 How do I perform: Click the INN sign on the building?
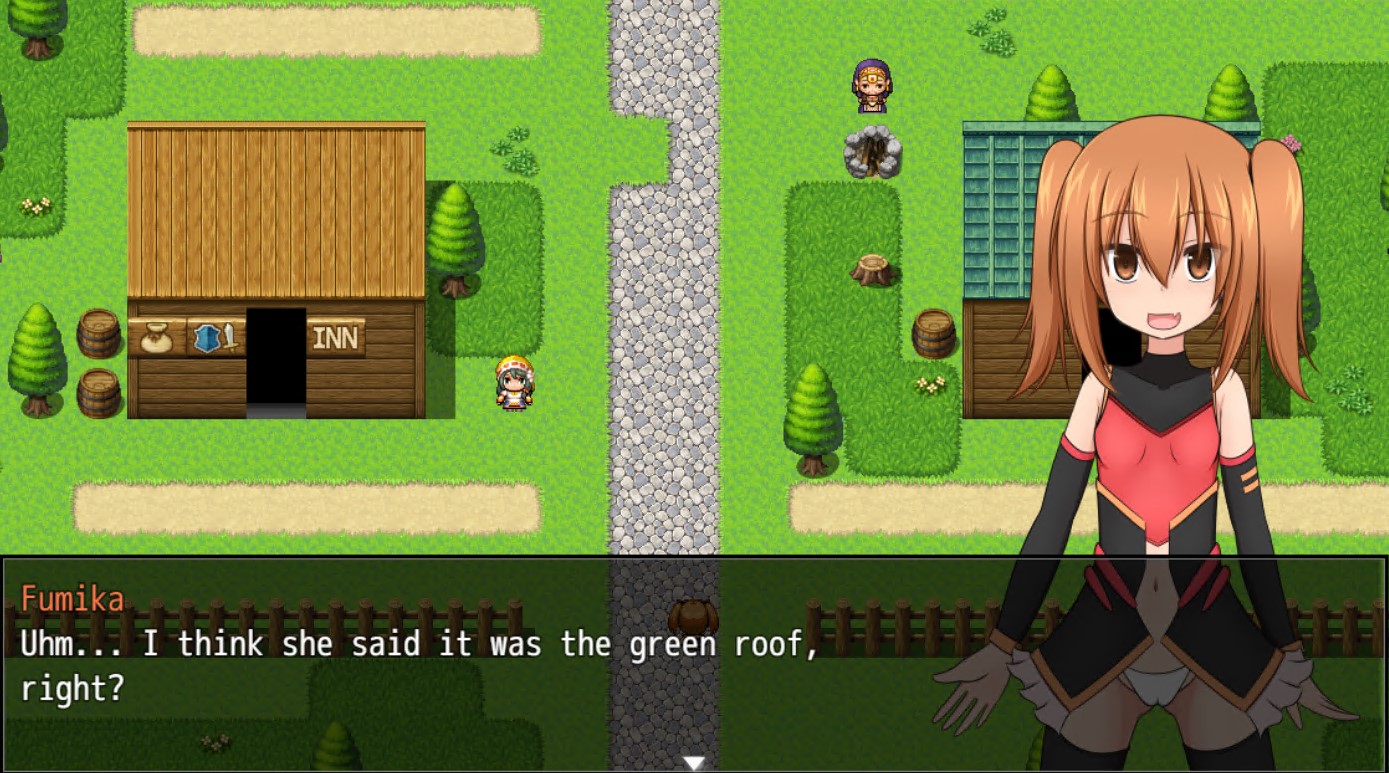pos(334,338)
